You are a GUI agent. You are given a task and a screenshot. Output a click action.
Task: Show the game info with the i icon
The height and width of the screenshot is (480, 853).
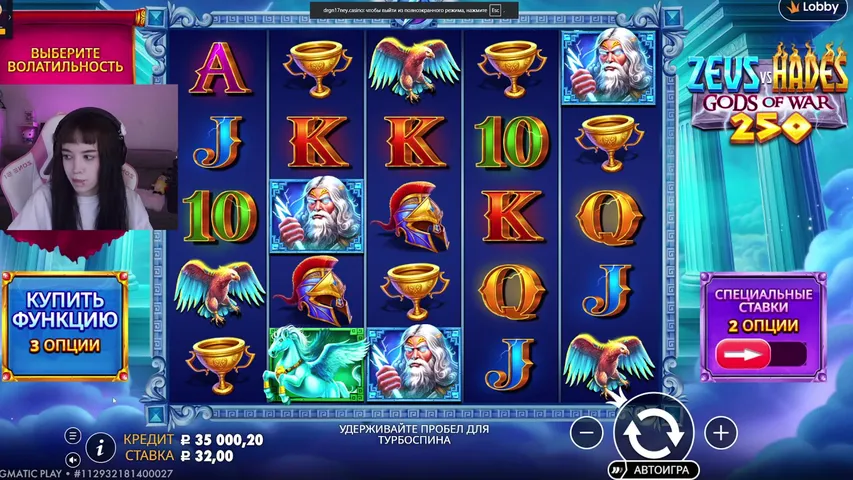point(99,445)
